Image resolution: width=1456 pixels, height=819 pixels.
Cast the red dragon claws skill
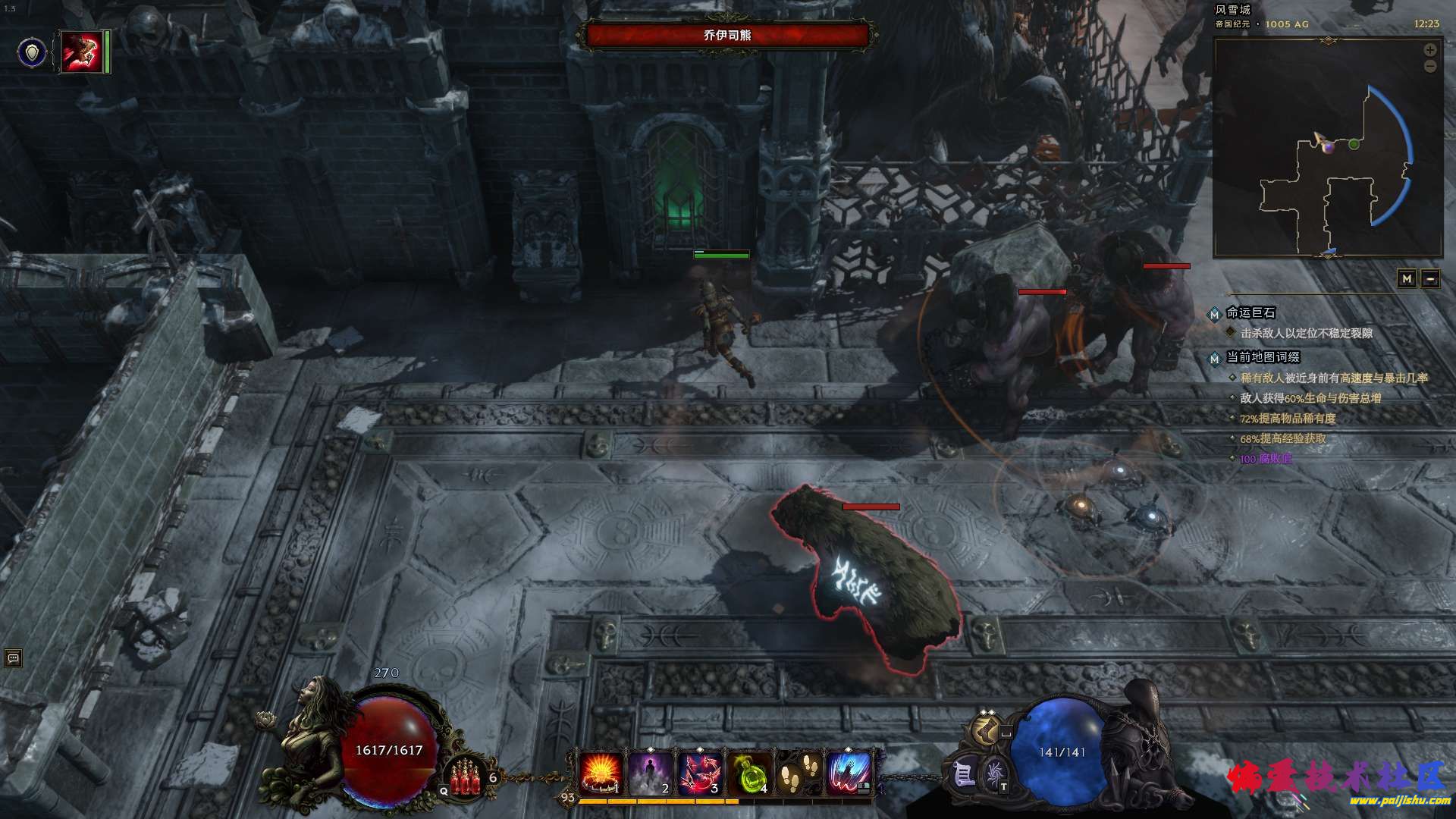[x=699, y=773]
